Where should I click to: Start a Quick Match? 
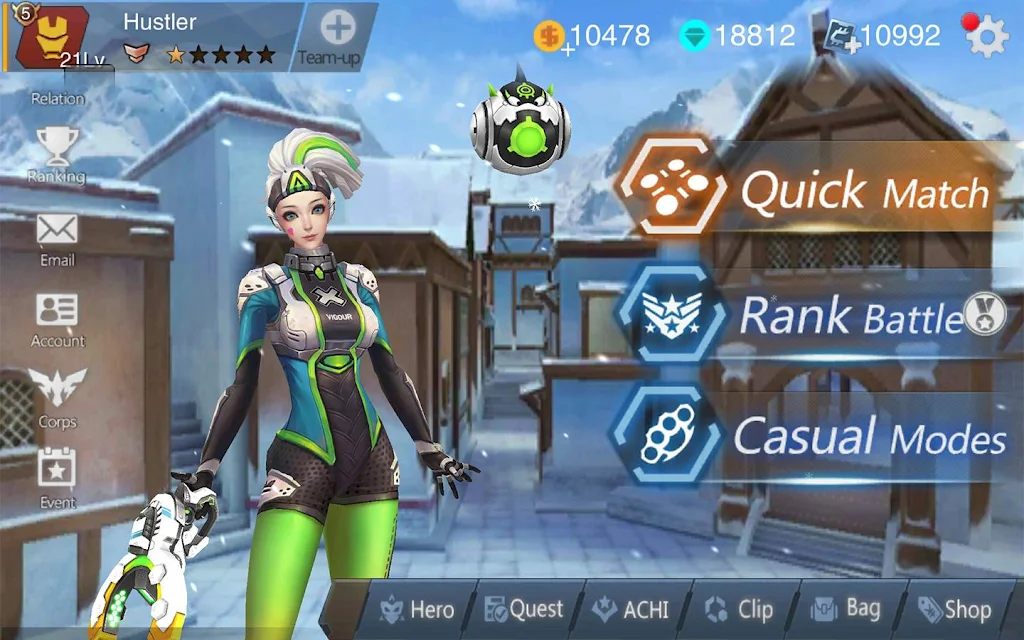click(x=810, y=190)
